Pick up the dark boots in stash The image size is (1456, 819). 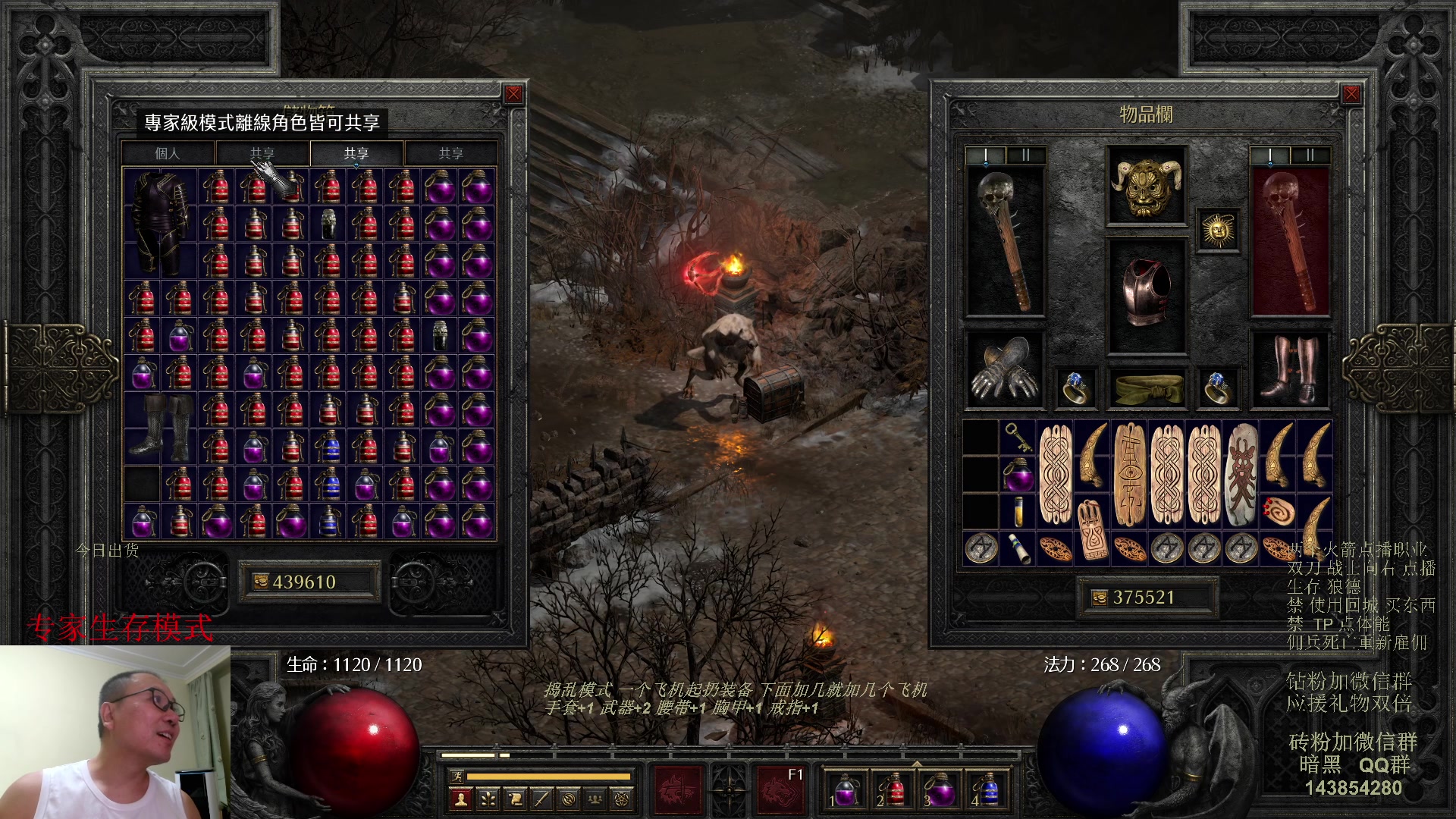tap(159, 427)
